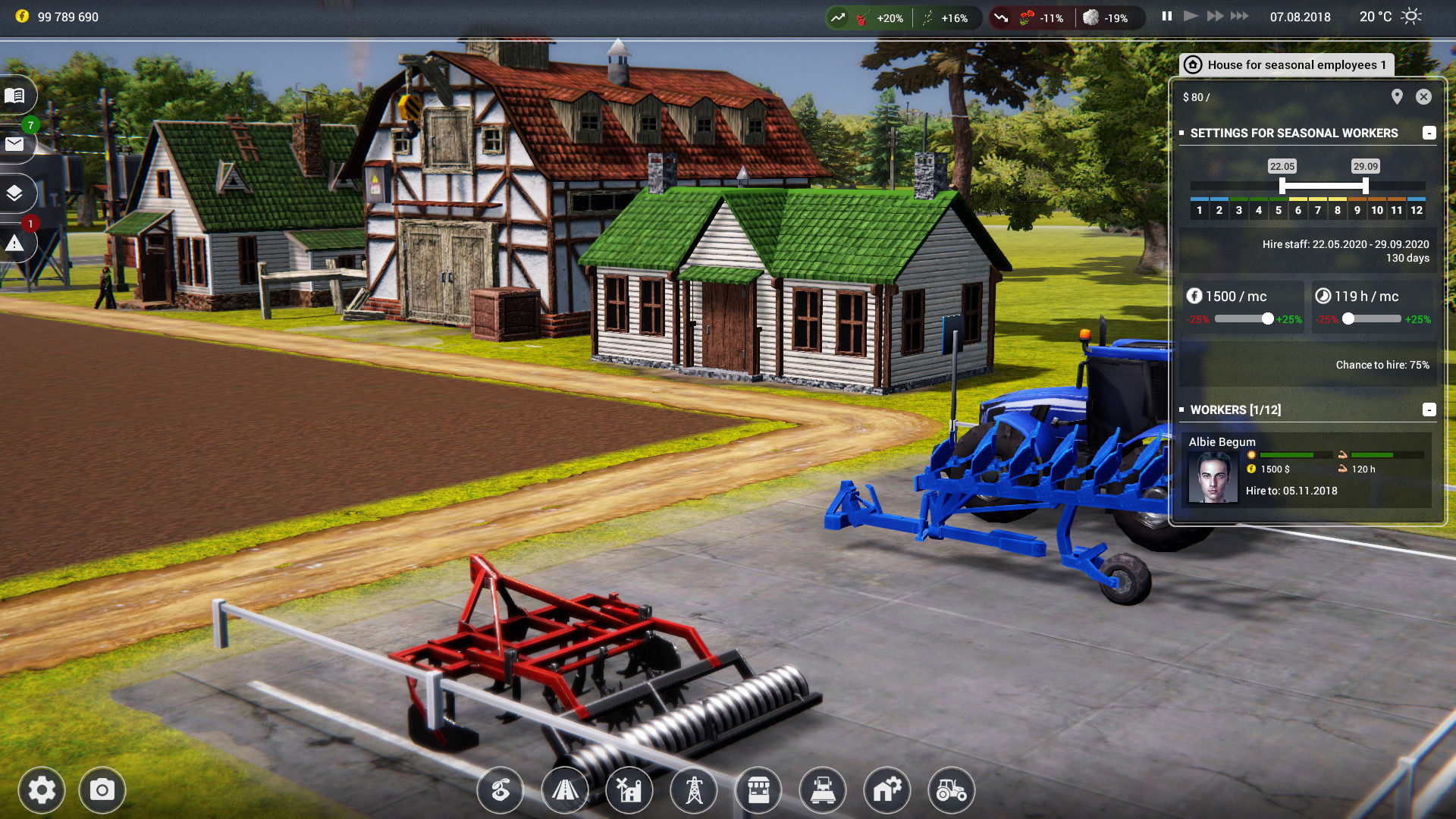The image size is (1456, 819).
Task: Click the windmill production building icon
Action: tap(630, 790)
